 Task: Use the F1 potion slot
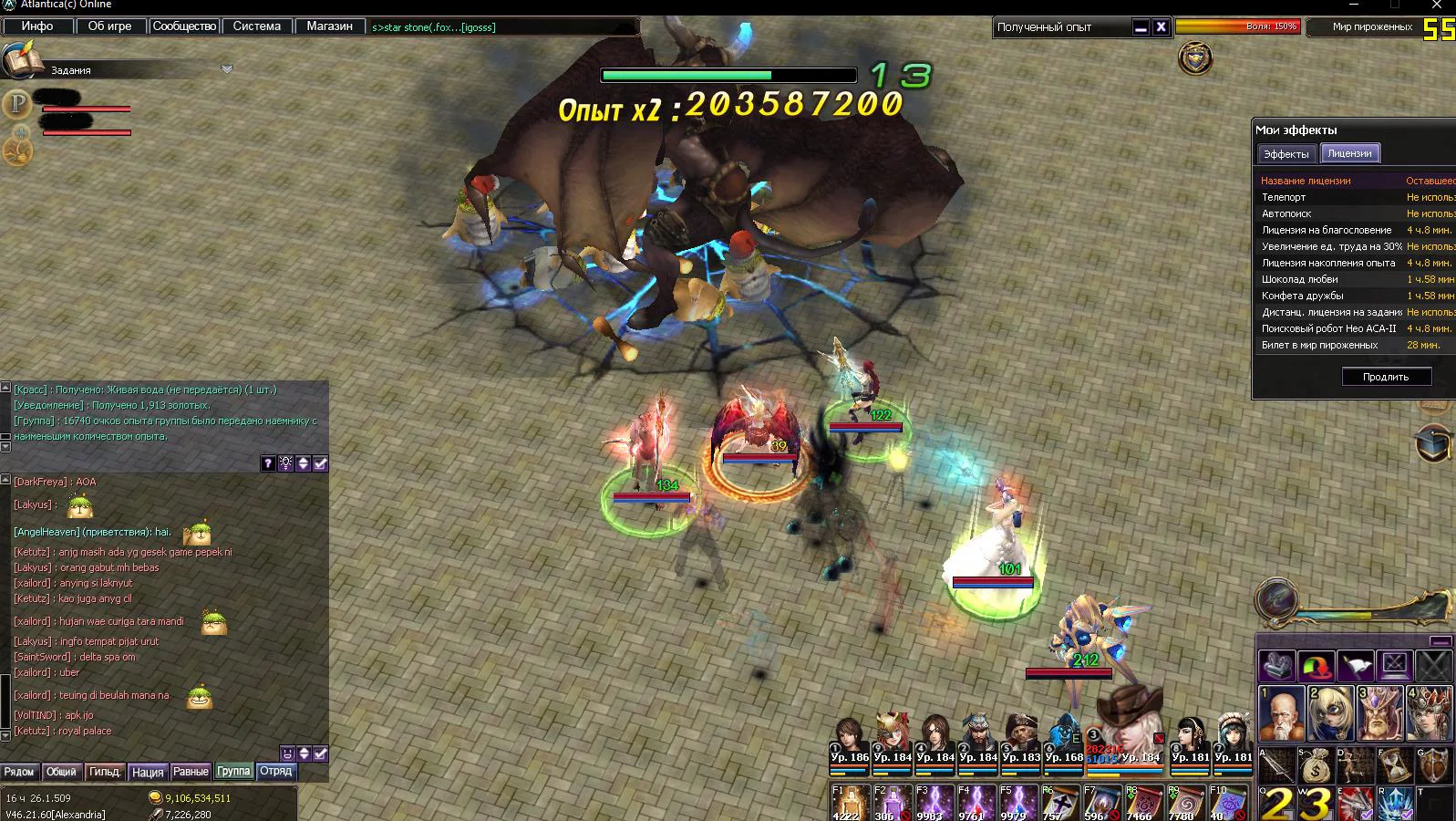tap(848, 803)
